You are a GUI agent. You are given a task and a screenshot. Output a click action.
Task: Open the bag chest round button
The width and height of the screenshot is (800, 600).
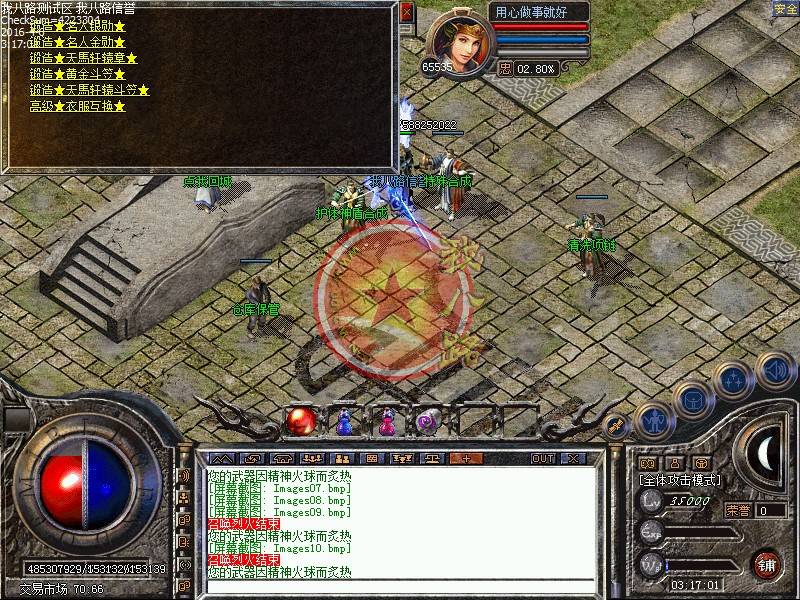point(693,398)
